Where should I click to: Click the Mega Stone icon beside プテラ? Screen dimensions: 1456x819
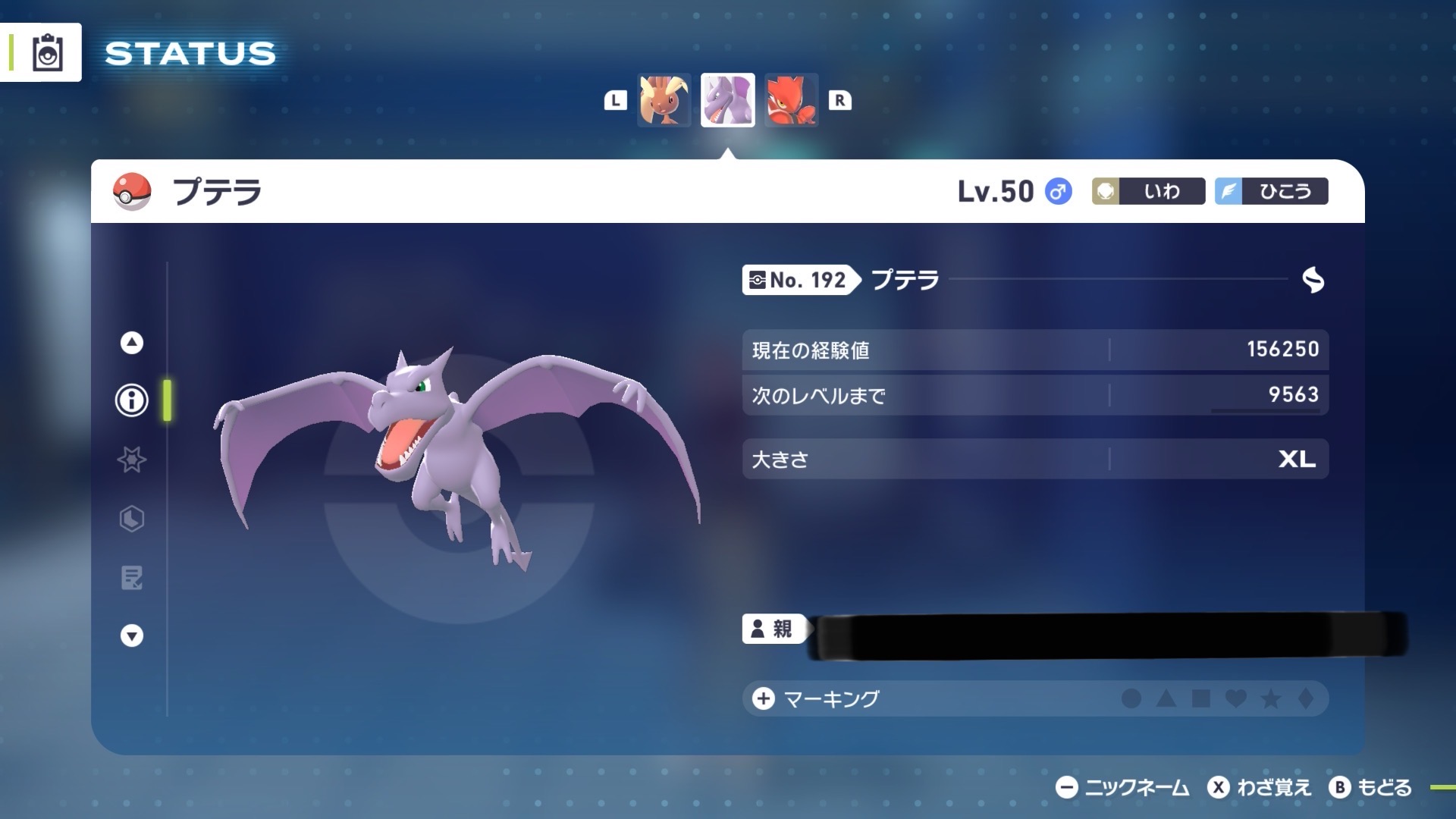point(1313,280)
